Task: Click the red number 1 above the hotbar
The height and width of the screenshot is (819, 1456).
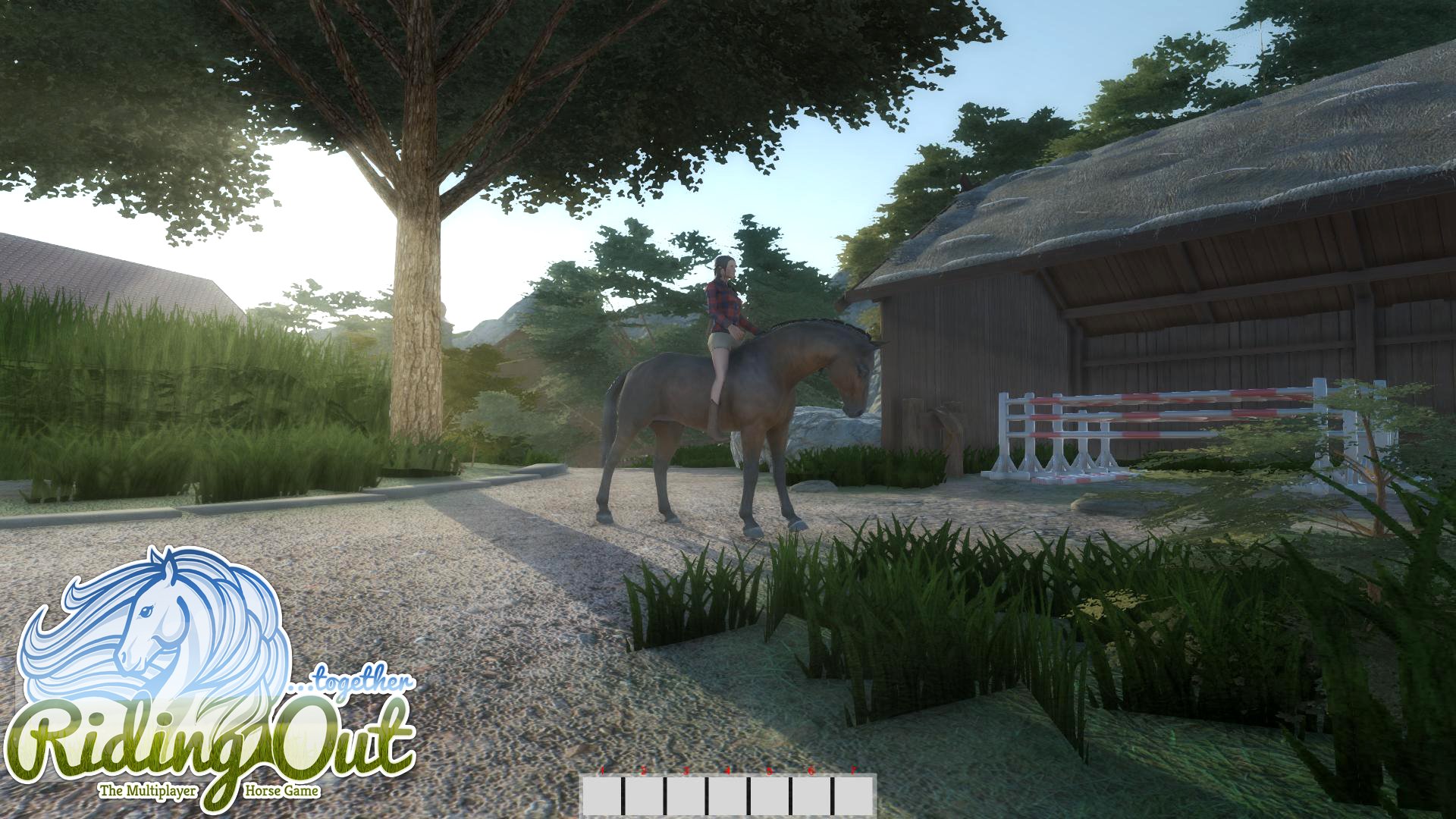Action: coord(603,769)
